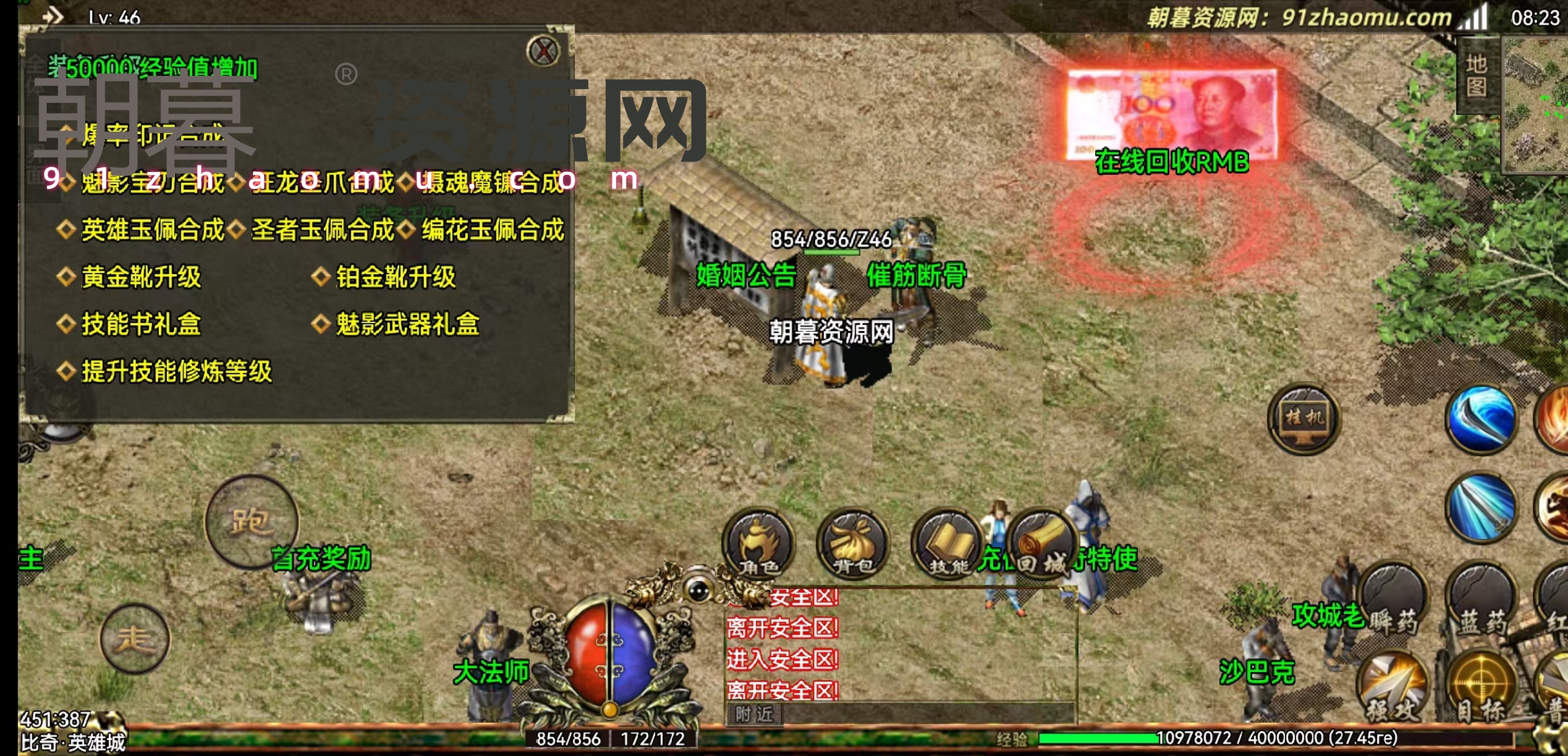The image size is (1568, 756).
Task: Select 英雄玉佩合成 option
Action: [152, 230]
